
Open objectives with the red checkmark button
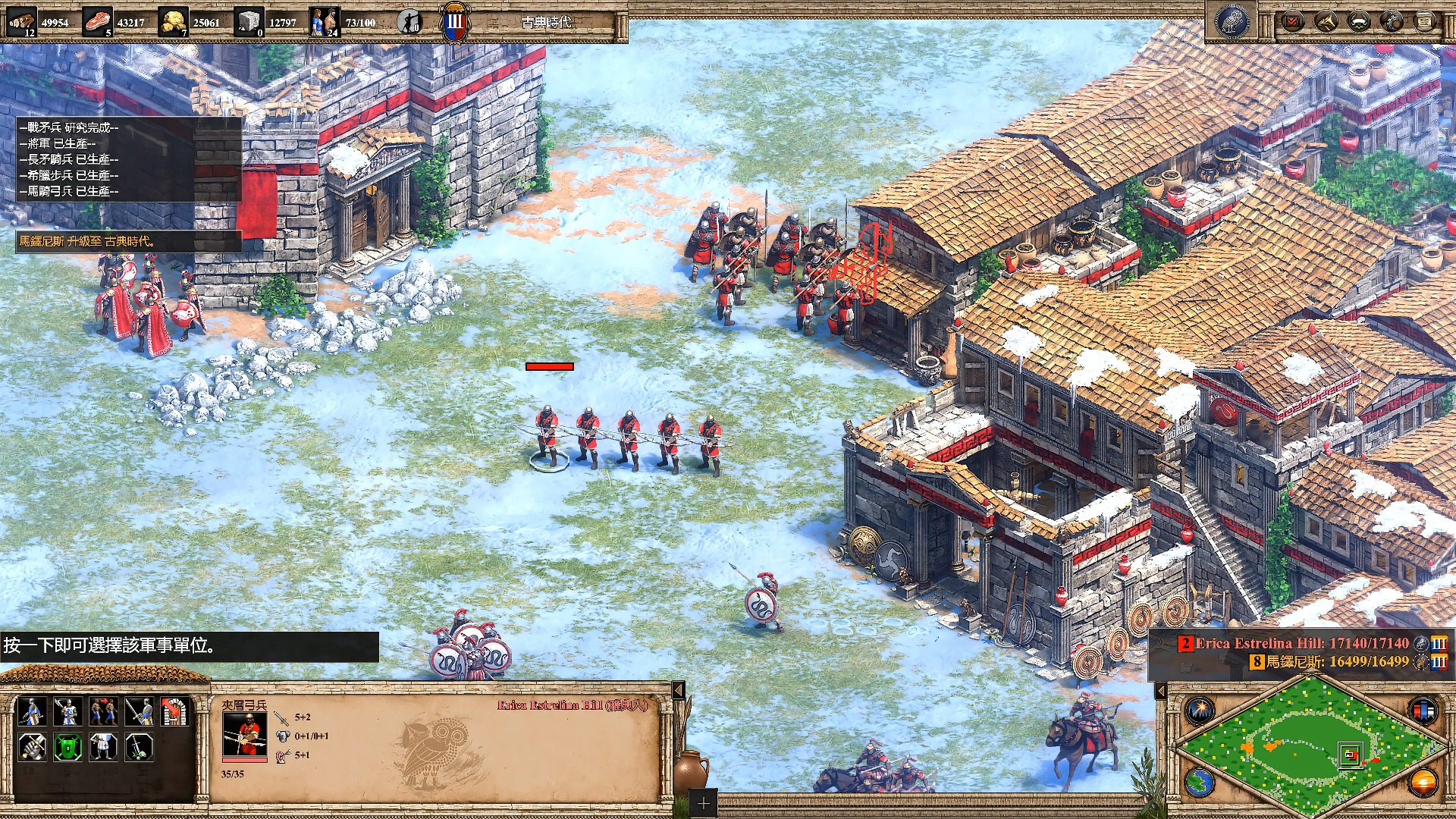pos(1292,21)
